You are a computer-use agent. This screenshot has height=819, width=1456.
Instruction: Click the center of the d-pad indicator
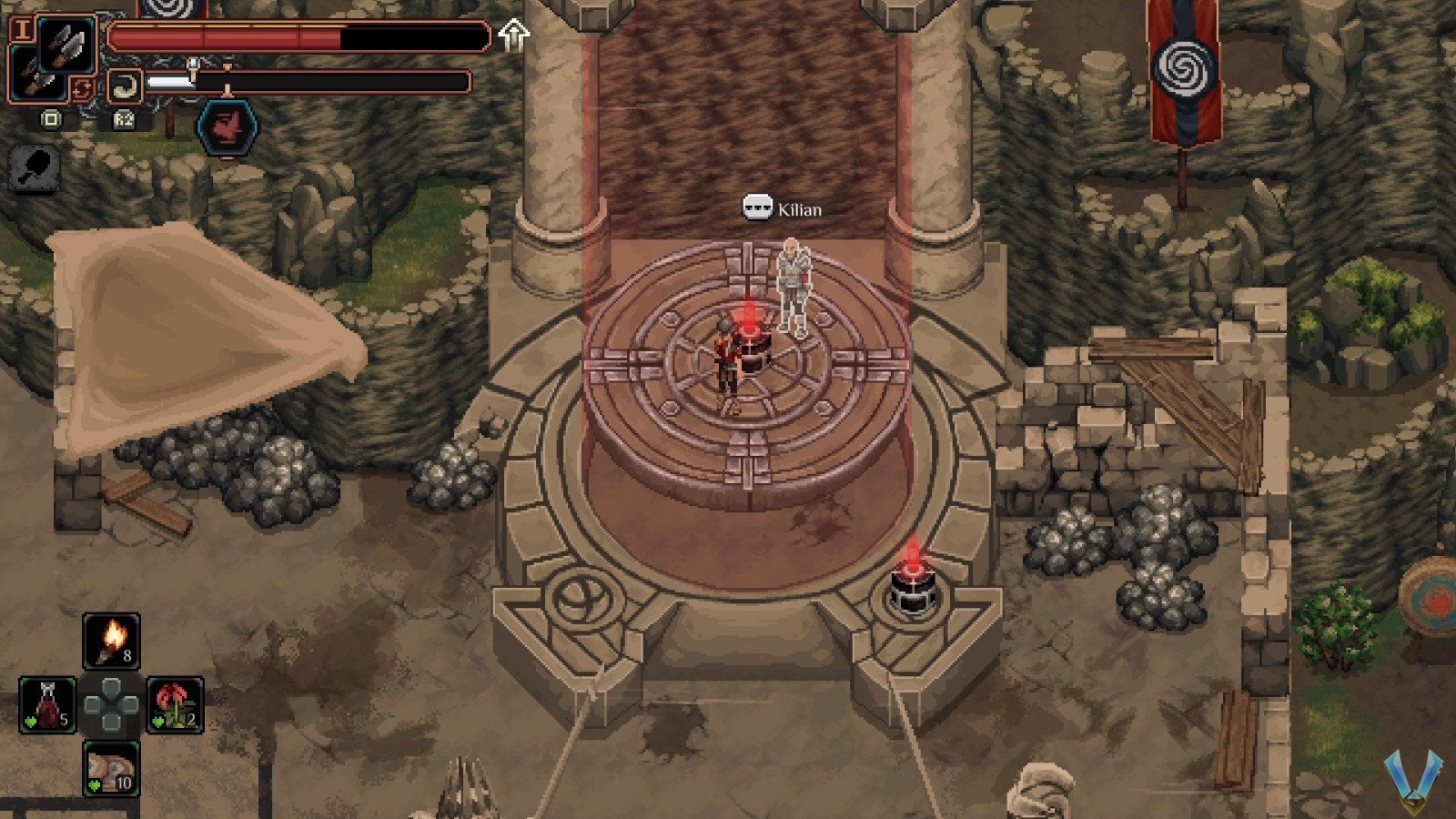(x=111, y=704)
